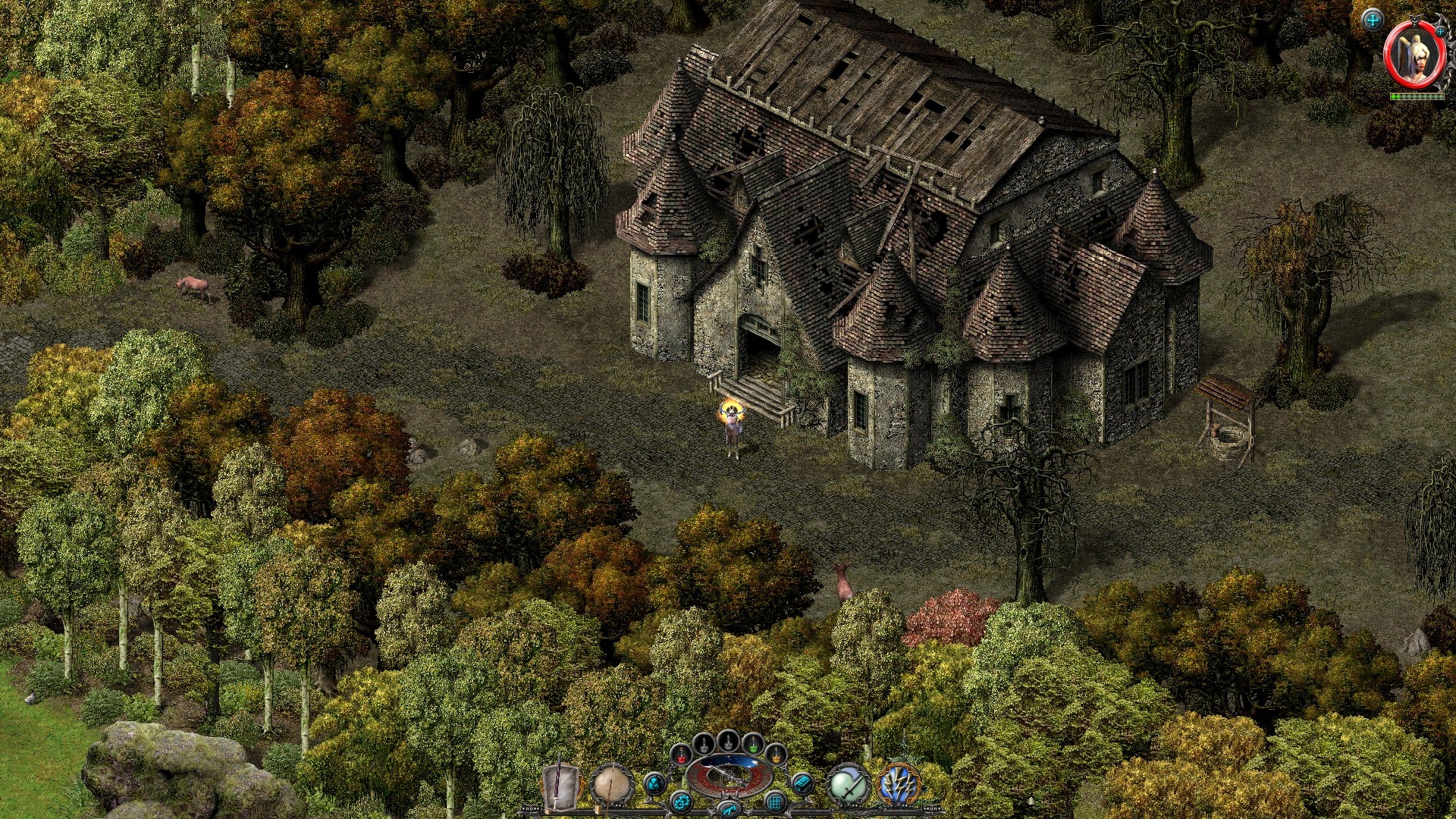Click the blonde character portrait

tap(1415, 57)
